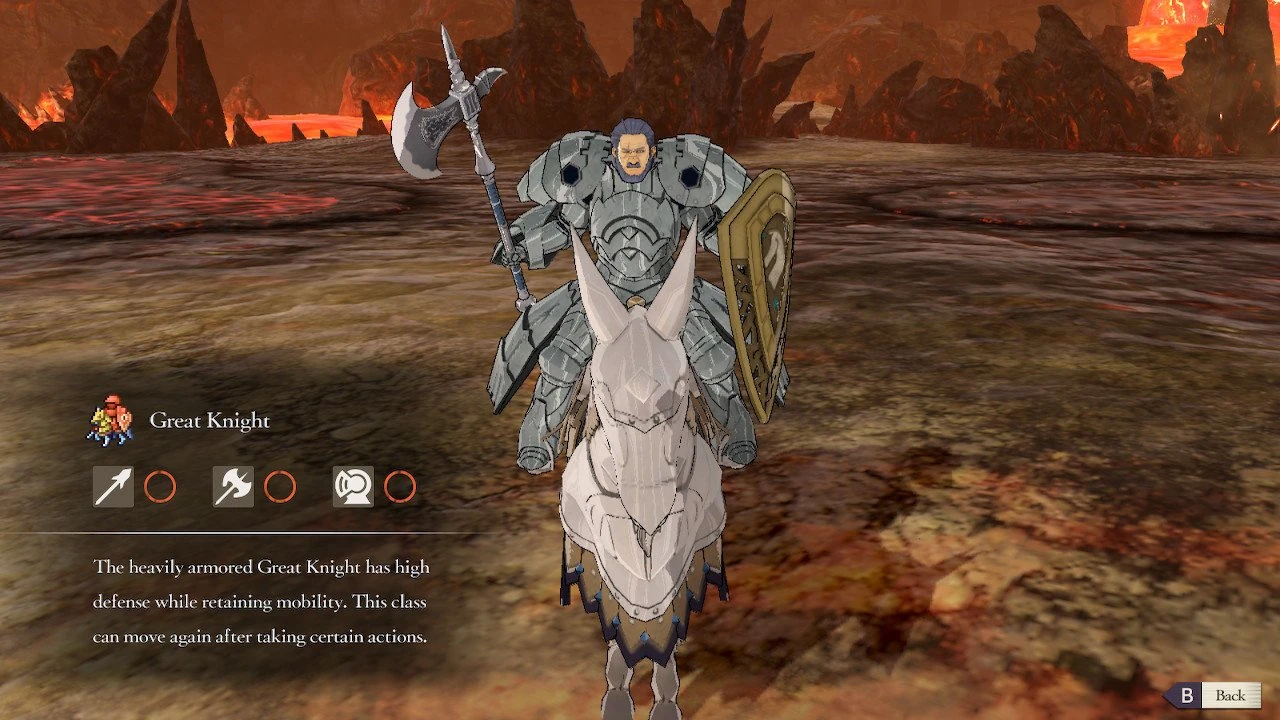Click the Great Knight class sprite icon
This screenshot has height=720, width=1280.
click(110, 420)
